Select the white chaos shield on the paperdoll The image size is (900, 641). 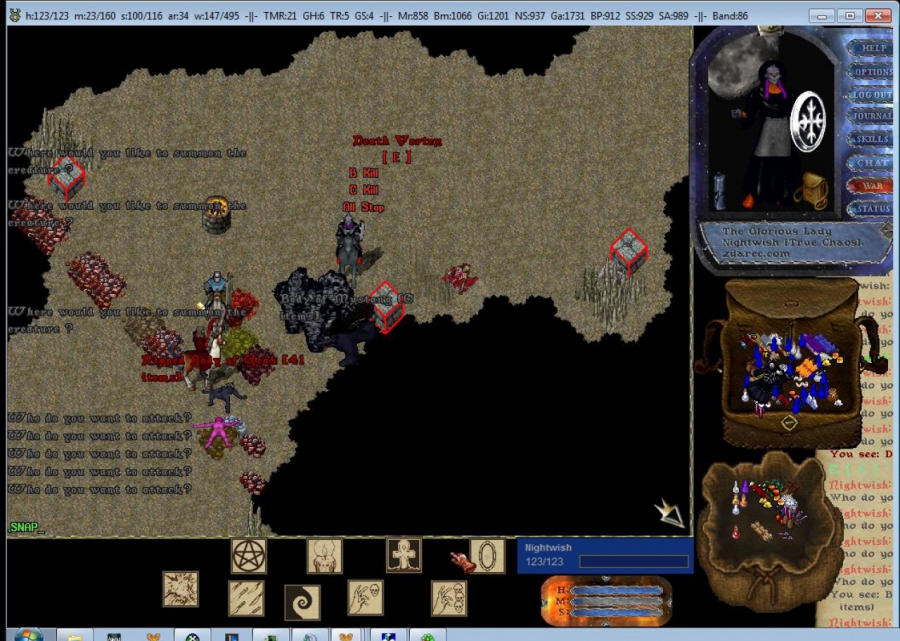(x=809, y=121)
